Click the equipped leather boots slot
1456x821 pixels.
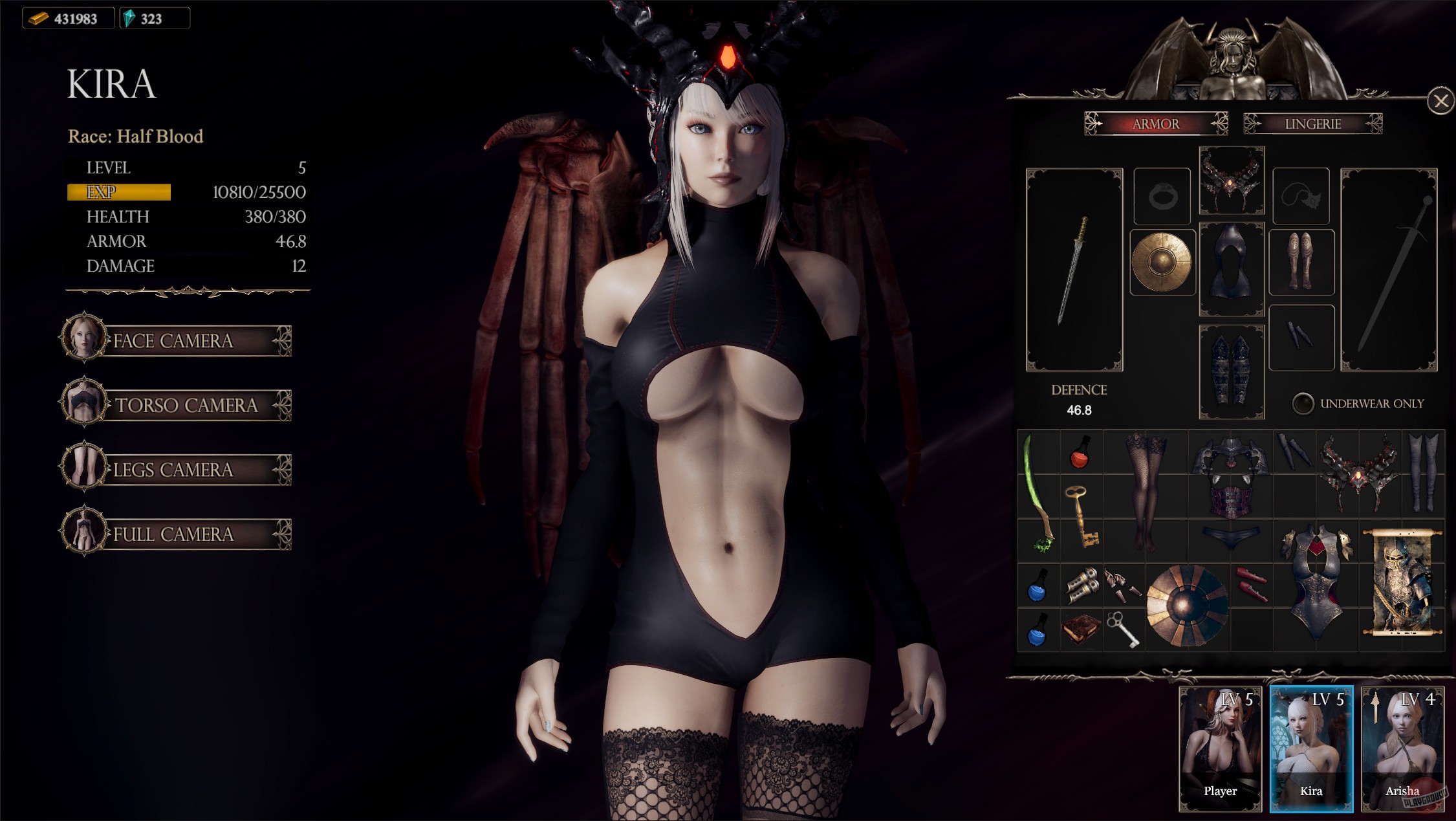[1301, 262]
